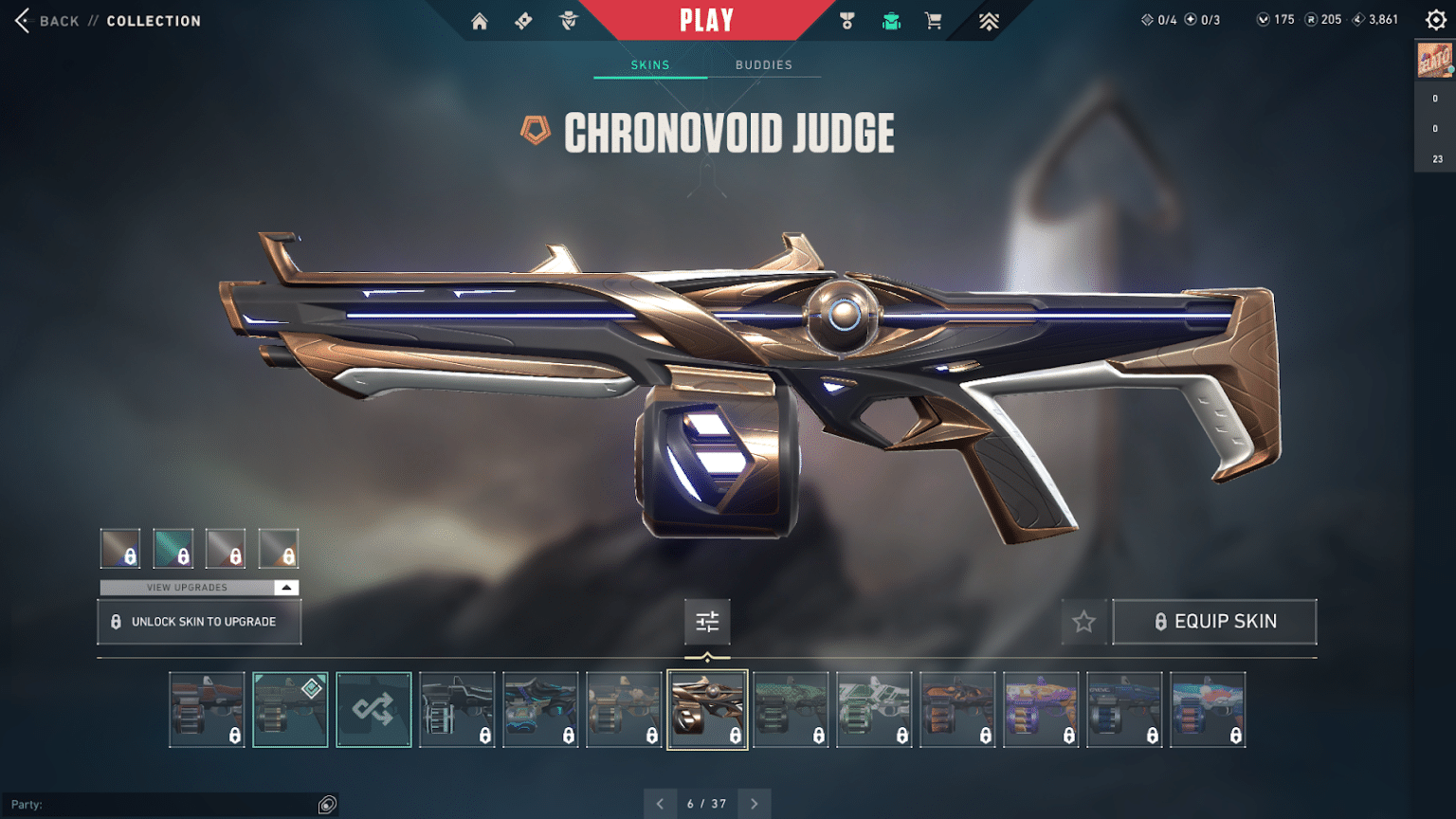This screenshot has height=819, width=1456.
Task: Open the Battlepass tickets screen
Action: (522, 20)
